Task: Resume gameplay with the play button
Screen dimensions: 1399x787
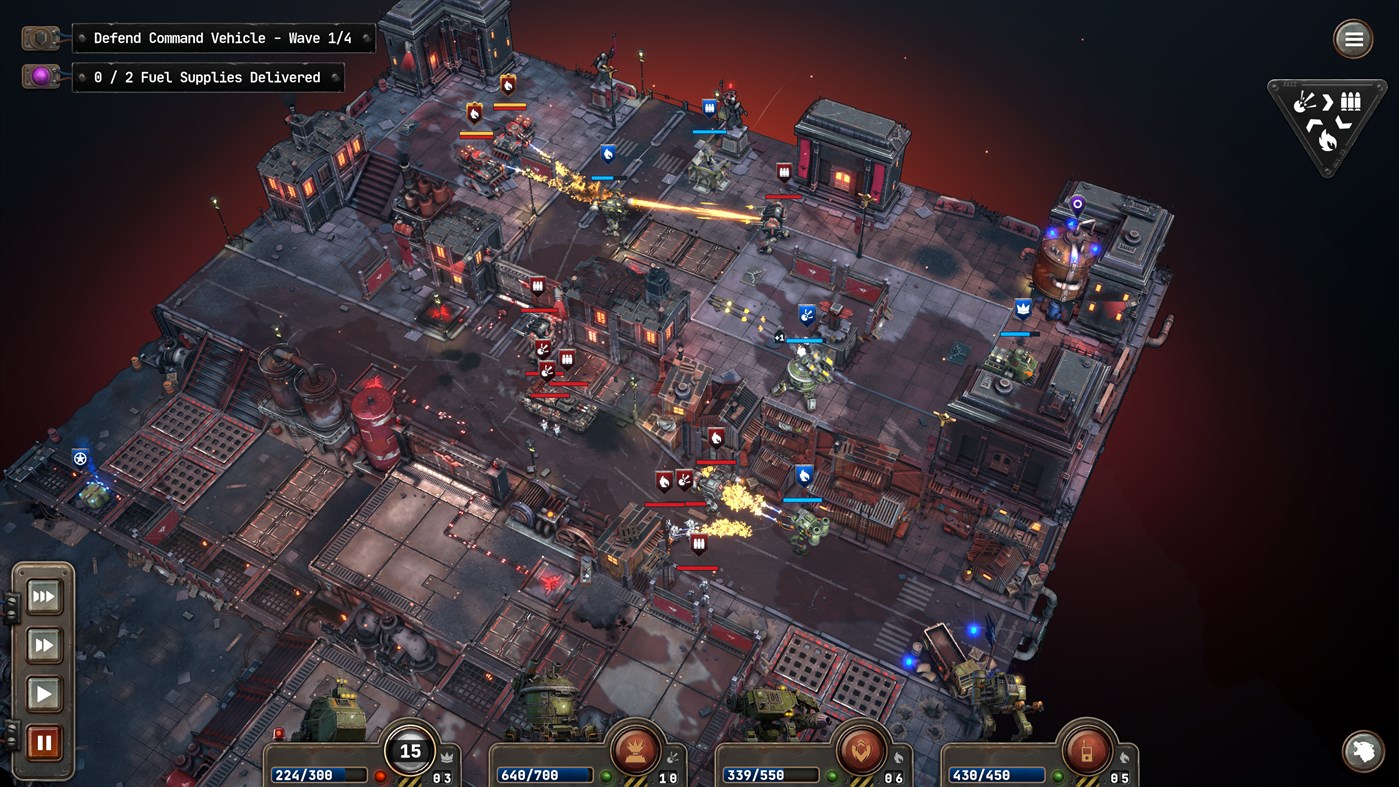Action: click(x=44, y=693)
